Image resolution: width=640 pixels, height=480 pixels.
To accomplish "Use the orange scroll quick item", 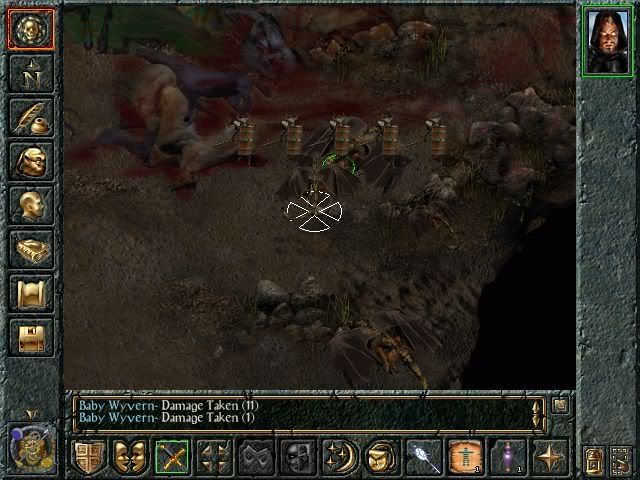I will [x=464, y=457].
